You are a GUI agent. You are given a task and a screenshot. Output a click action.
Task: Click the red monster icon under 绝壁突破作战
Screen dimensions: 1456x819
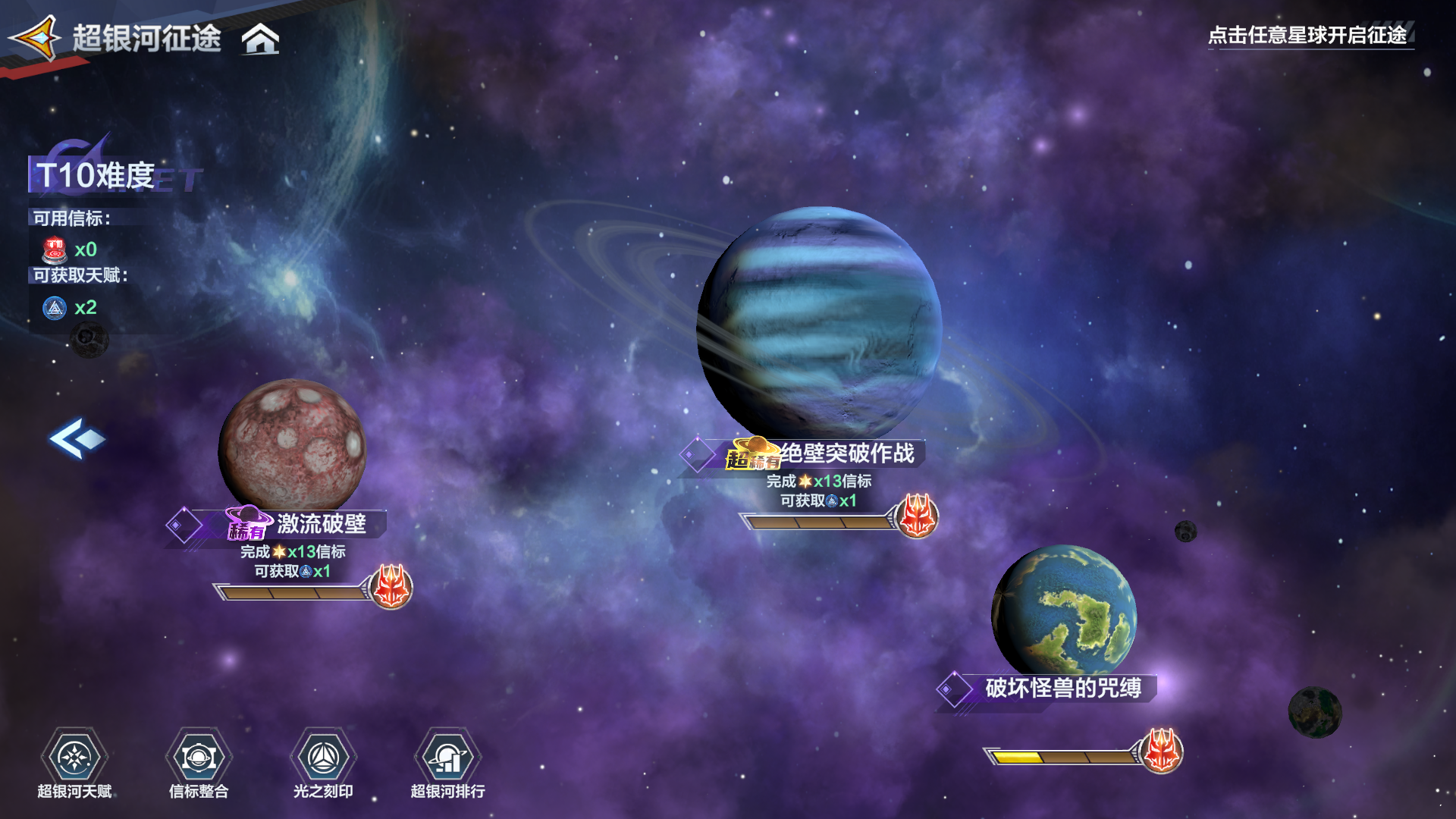[917, 516]
